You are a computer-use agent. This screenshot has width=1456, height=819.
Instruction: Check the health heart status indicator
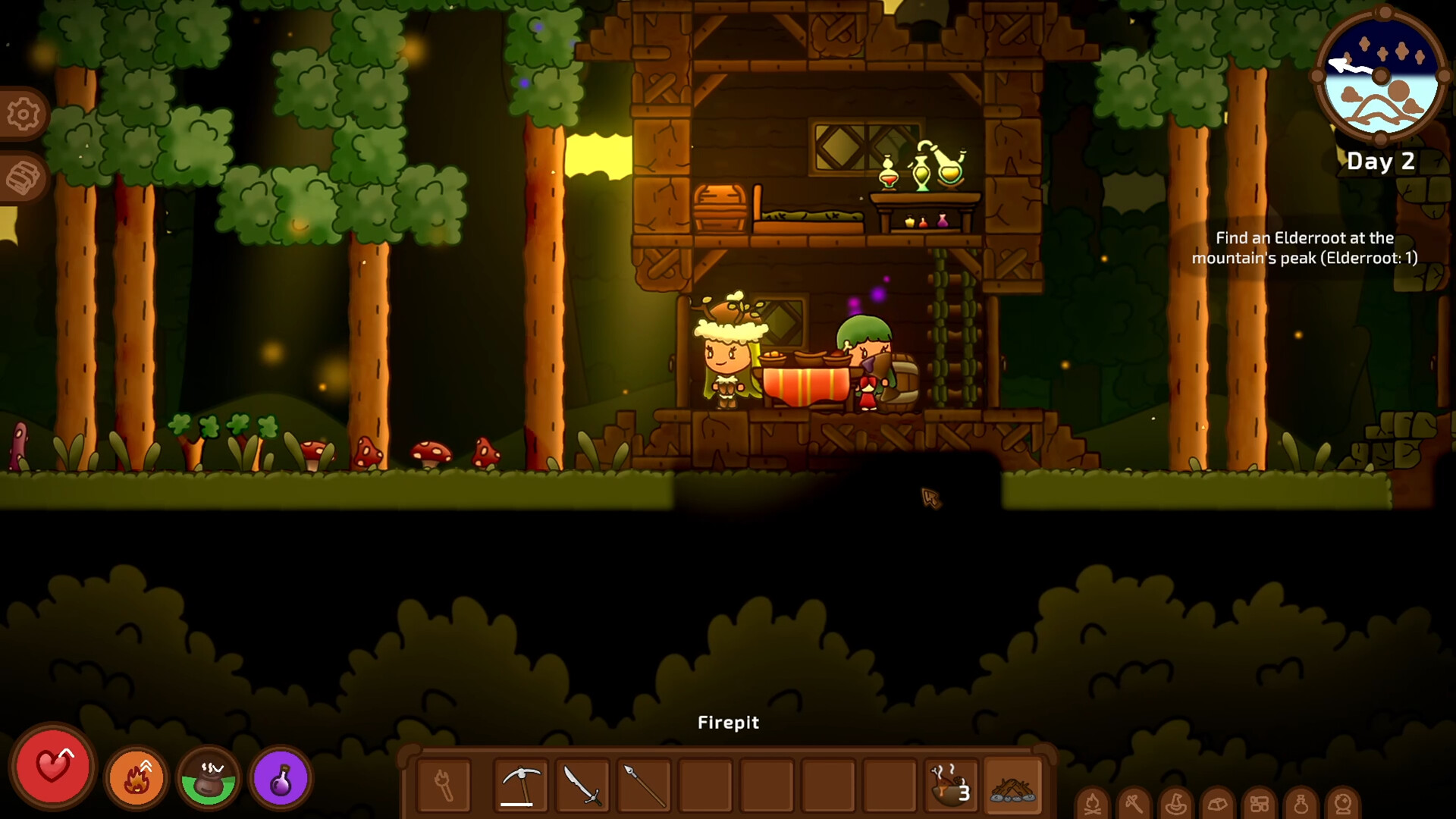point(53,772)
